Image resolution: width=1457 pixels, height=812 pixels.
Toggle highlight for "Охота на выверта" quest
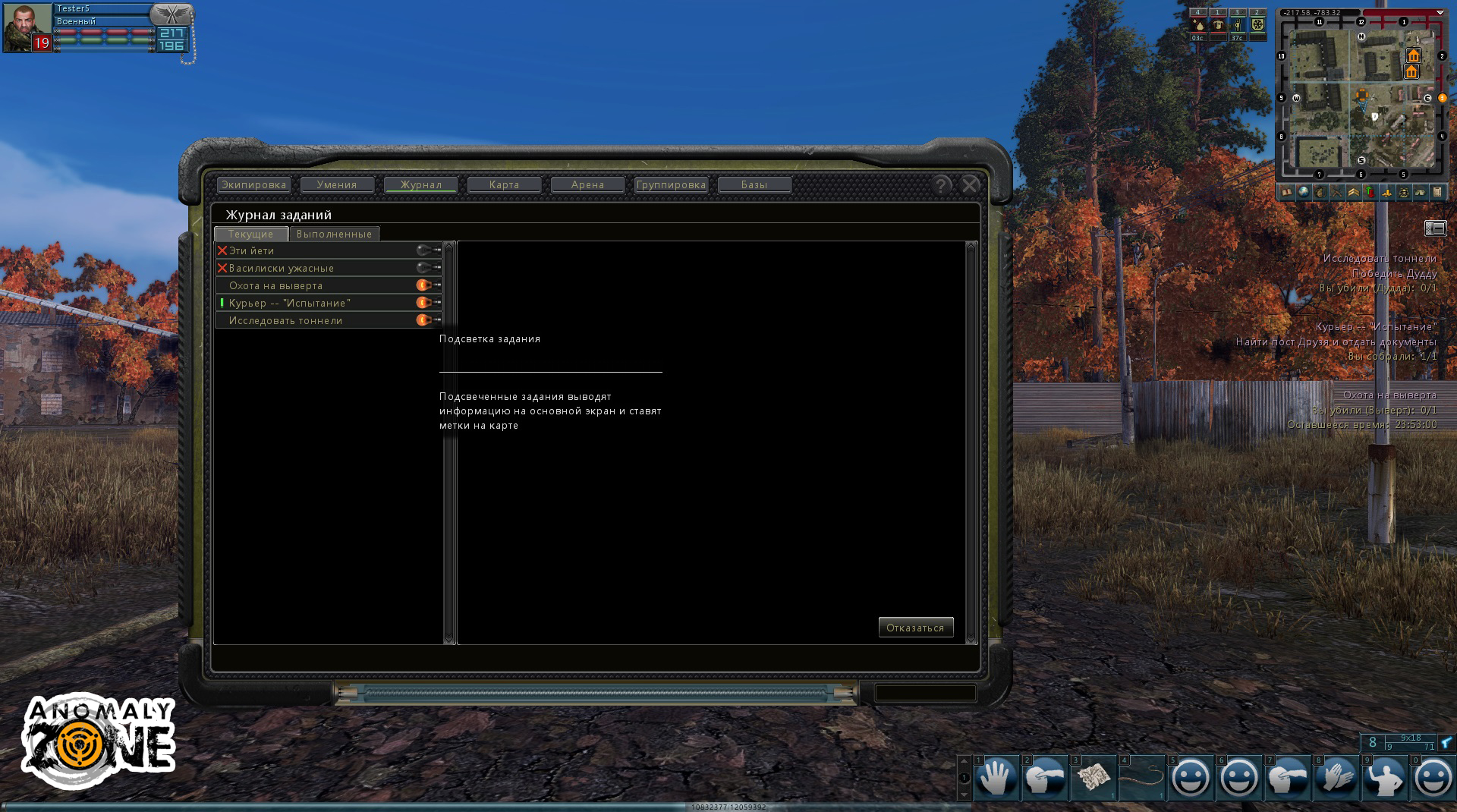pyautogui.click(x=425, y=285)
